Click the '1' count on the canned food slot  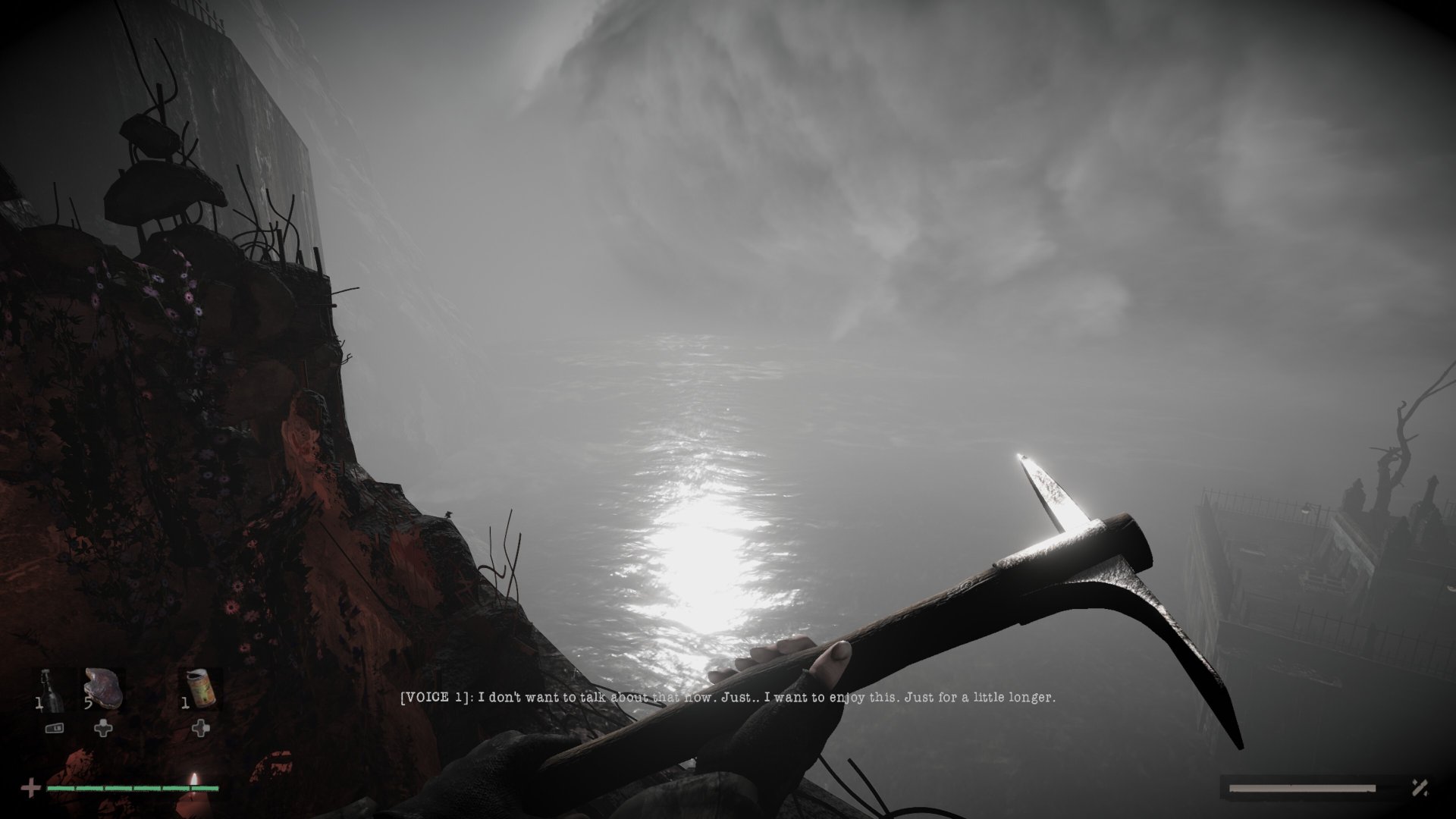[184, 703]
